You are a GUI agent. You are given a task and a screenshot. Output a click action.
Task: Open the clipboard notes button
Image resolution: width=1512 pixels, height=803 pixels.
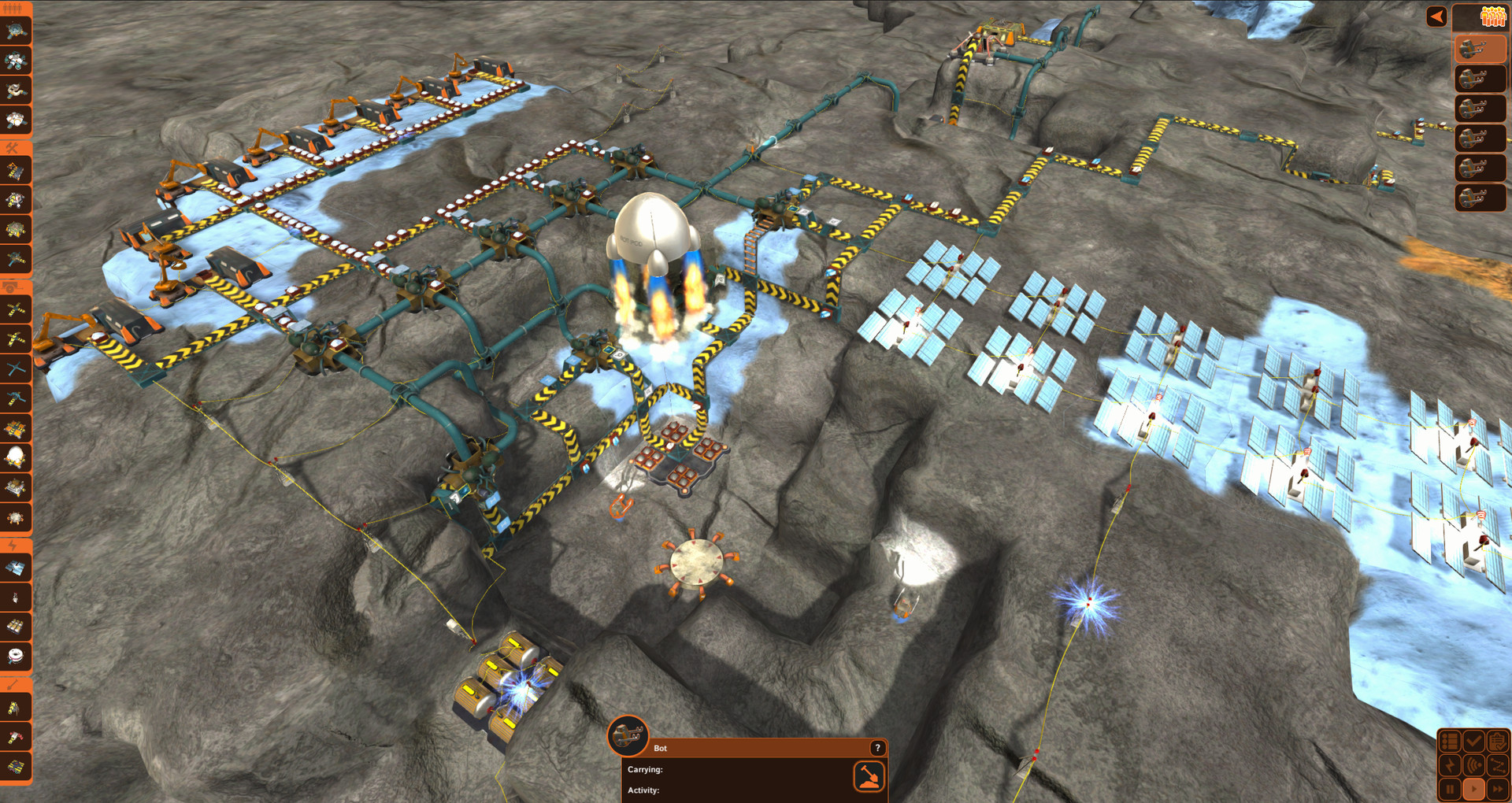pyautogui.click(x=1497, y=741)
